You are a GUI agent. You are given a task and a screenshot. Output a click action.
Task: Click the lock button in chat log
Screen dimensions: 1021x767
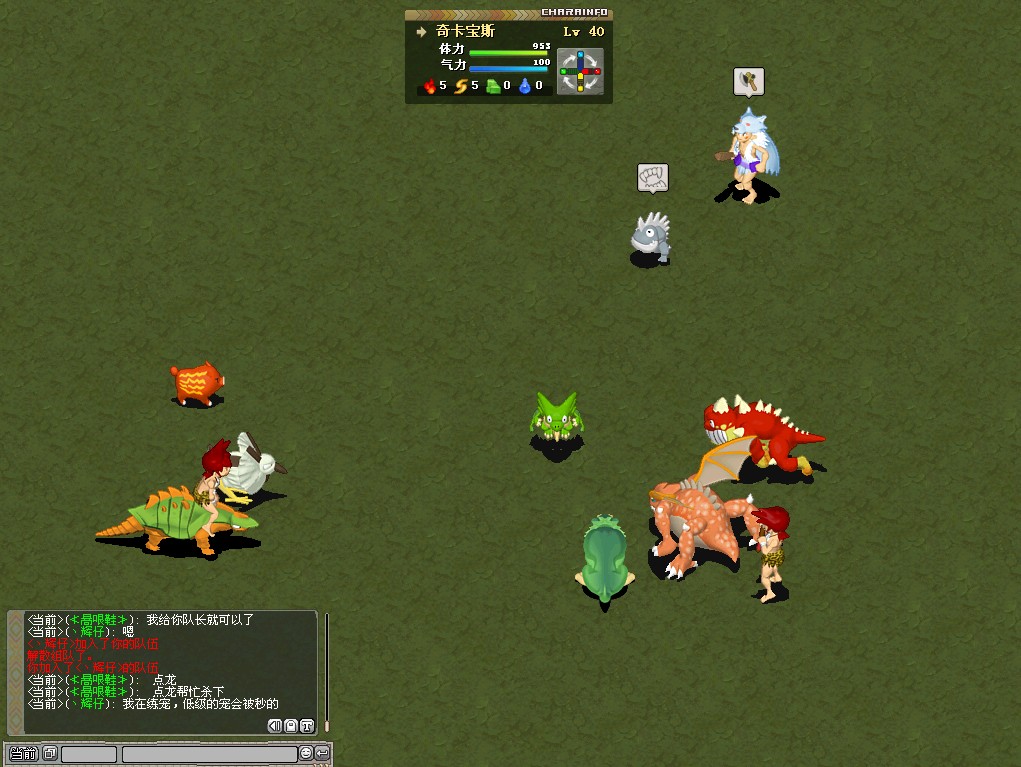point(291,726)
